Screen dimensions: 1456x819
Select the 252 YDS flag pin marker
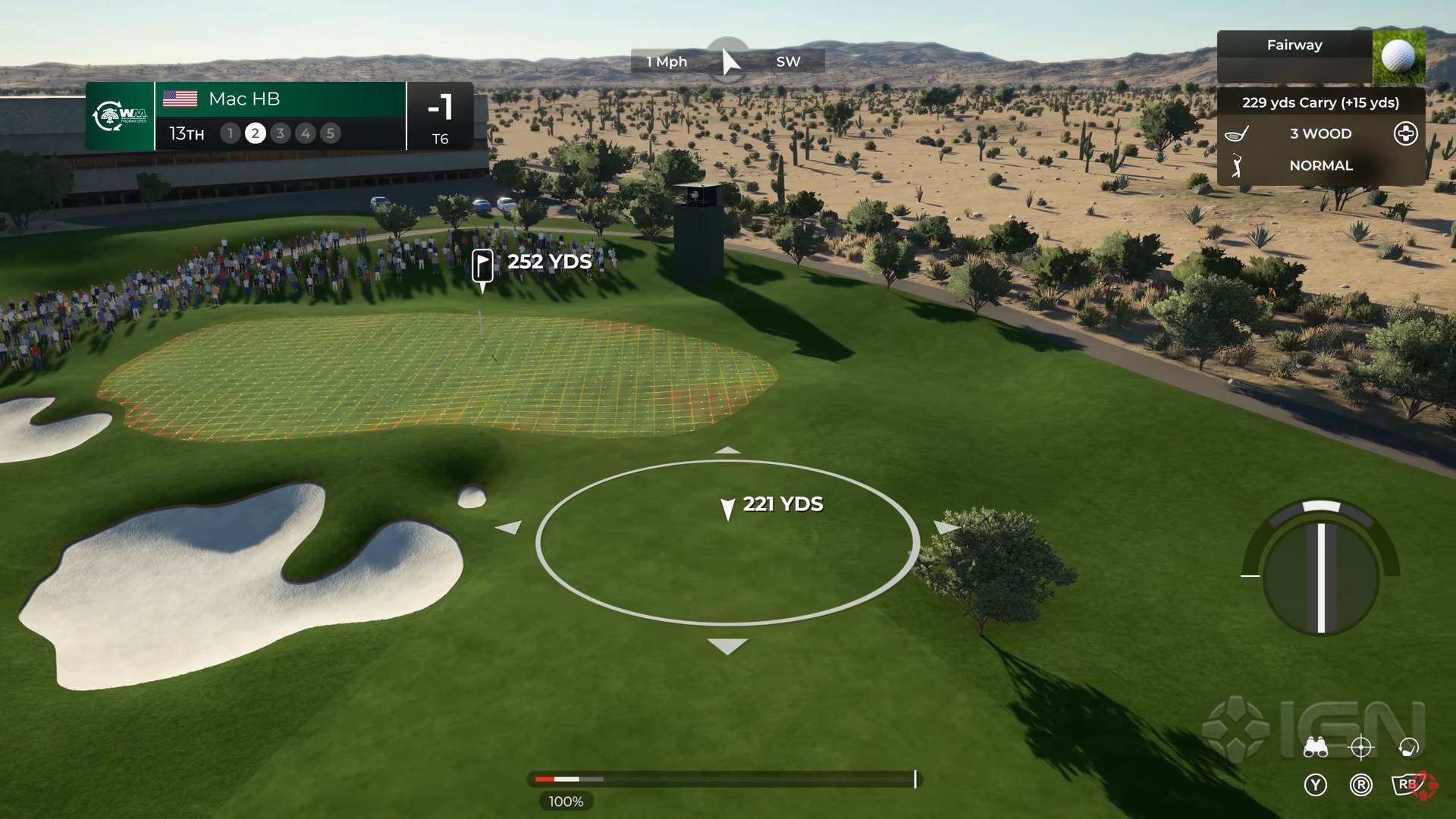[x=482, y=265]
